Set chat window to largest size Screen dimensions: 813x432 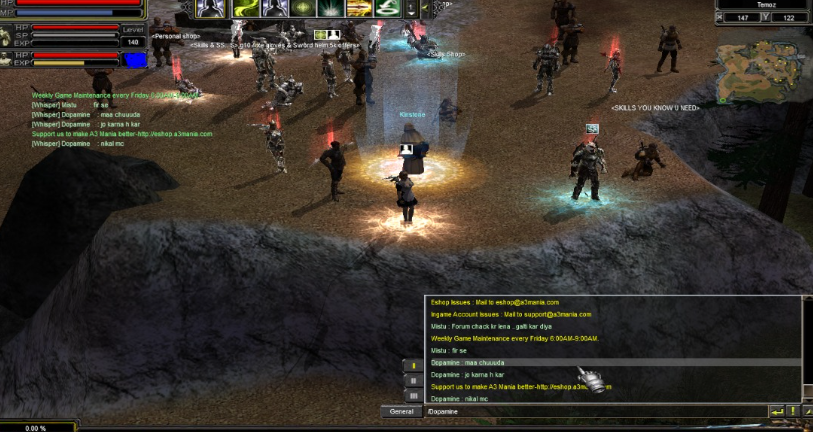coord(413,396)
